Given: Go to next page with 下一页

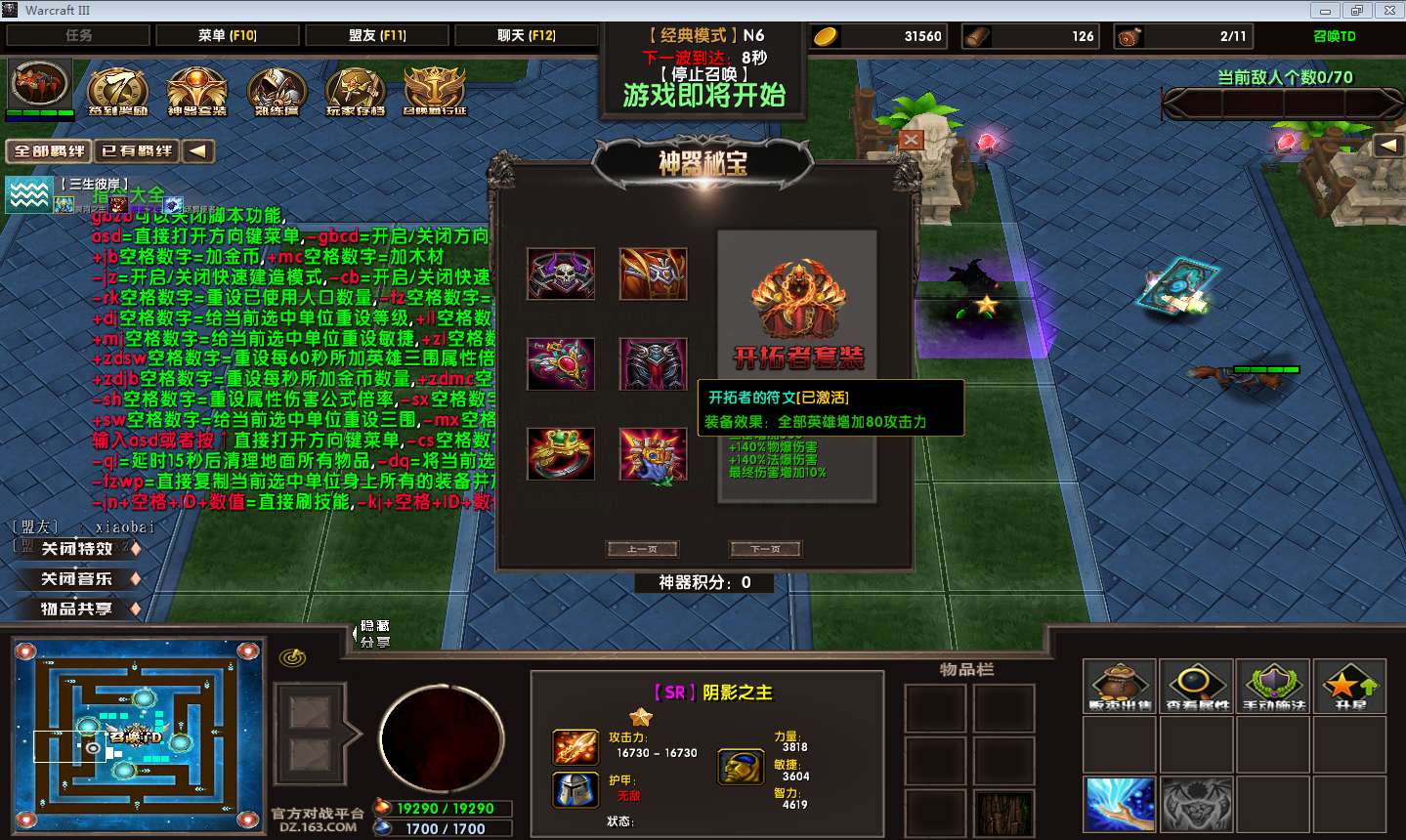Looking at the screenshot, I should tap(765, 549).
